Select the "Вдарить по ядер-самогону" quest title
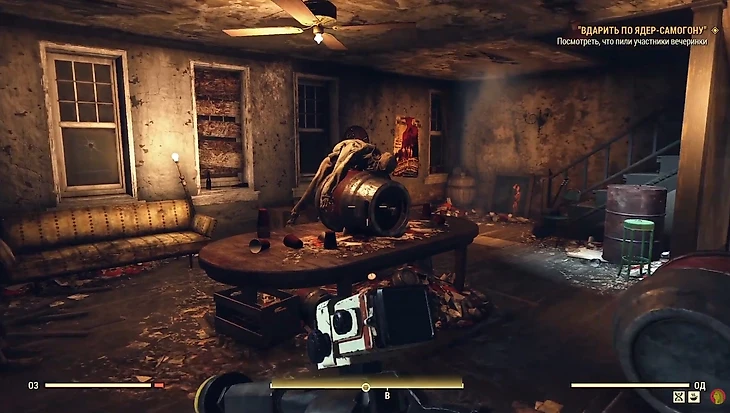 click(x=639, y=31)
